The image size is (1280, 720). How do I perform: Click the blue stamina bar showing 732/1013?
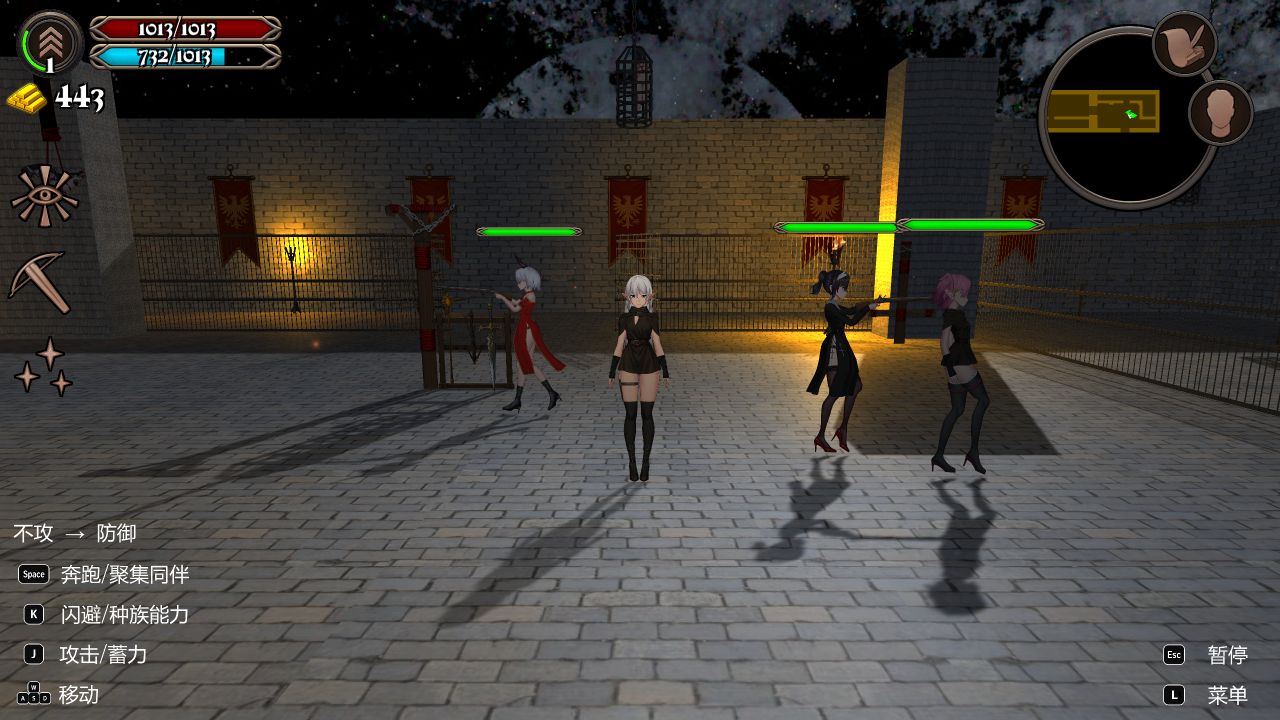pyautogui.click(x=185, y=55)
